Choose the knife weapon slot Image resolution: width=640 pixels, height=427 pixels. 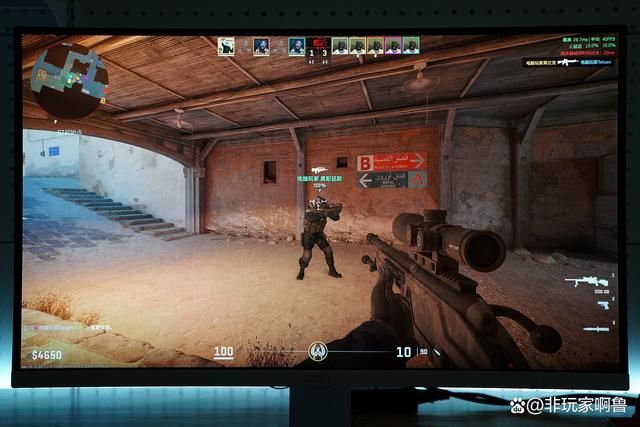point(596,328)
